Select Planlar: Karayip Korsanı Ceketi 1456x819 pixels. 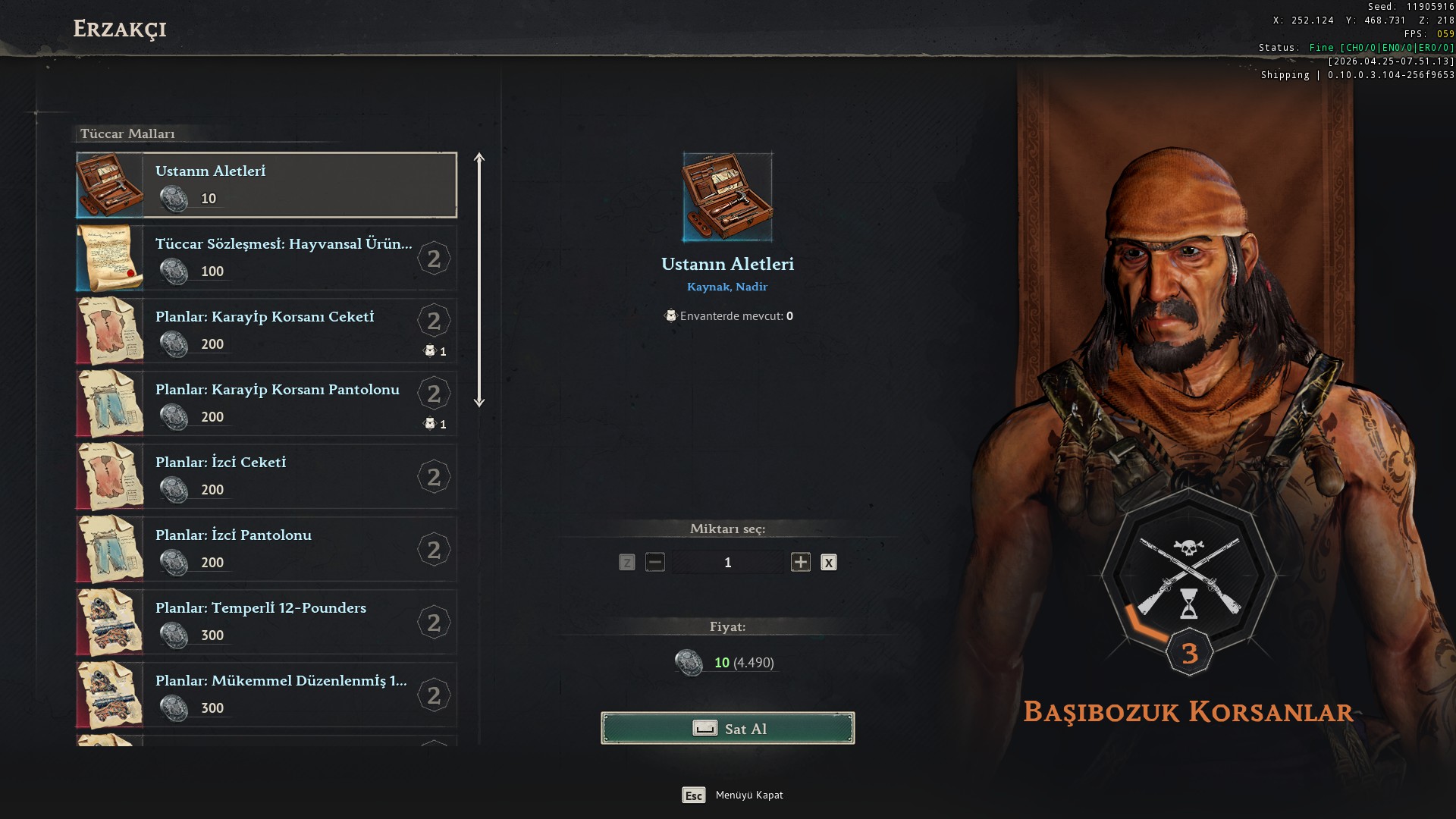coord(266,331)
